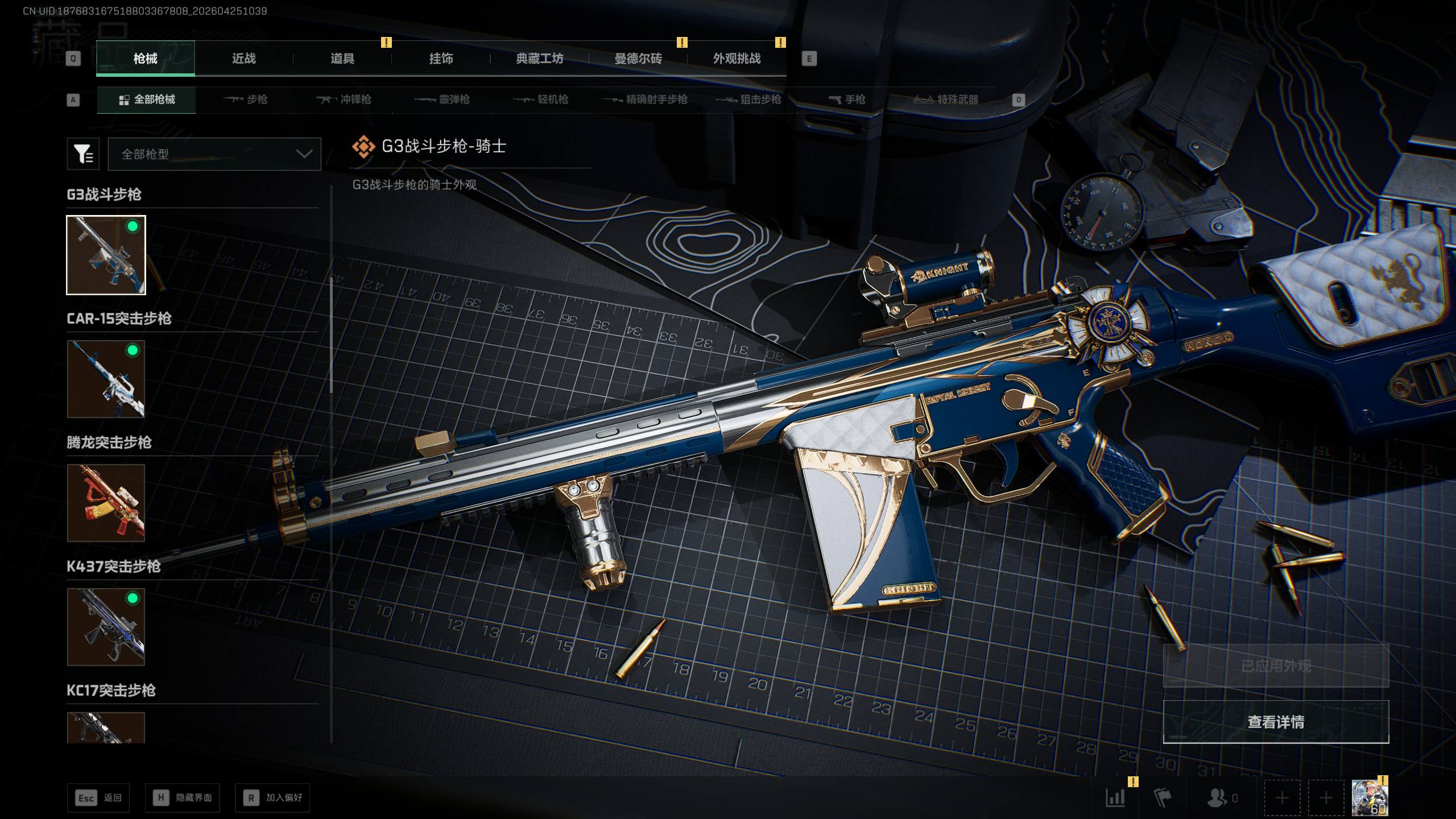Click 返回 to go back
Viewport: 1456px width, 819px height.
tap(98, 798)
